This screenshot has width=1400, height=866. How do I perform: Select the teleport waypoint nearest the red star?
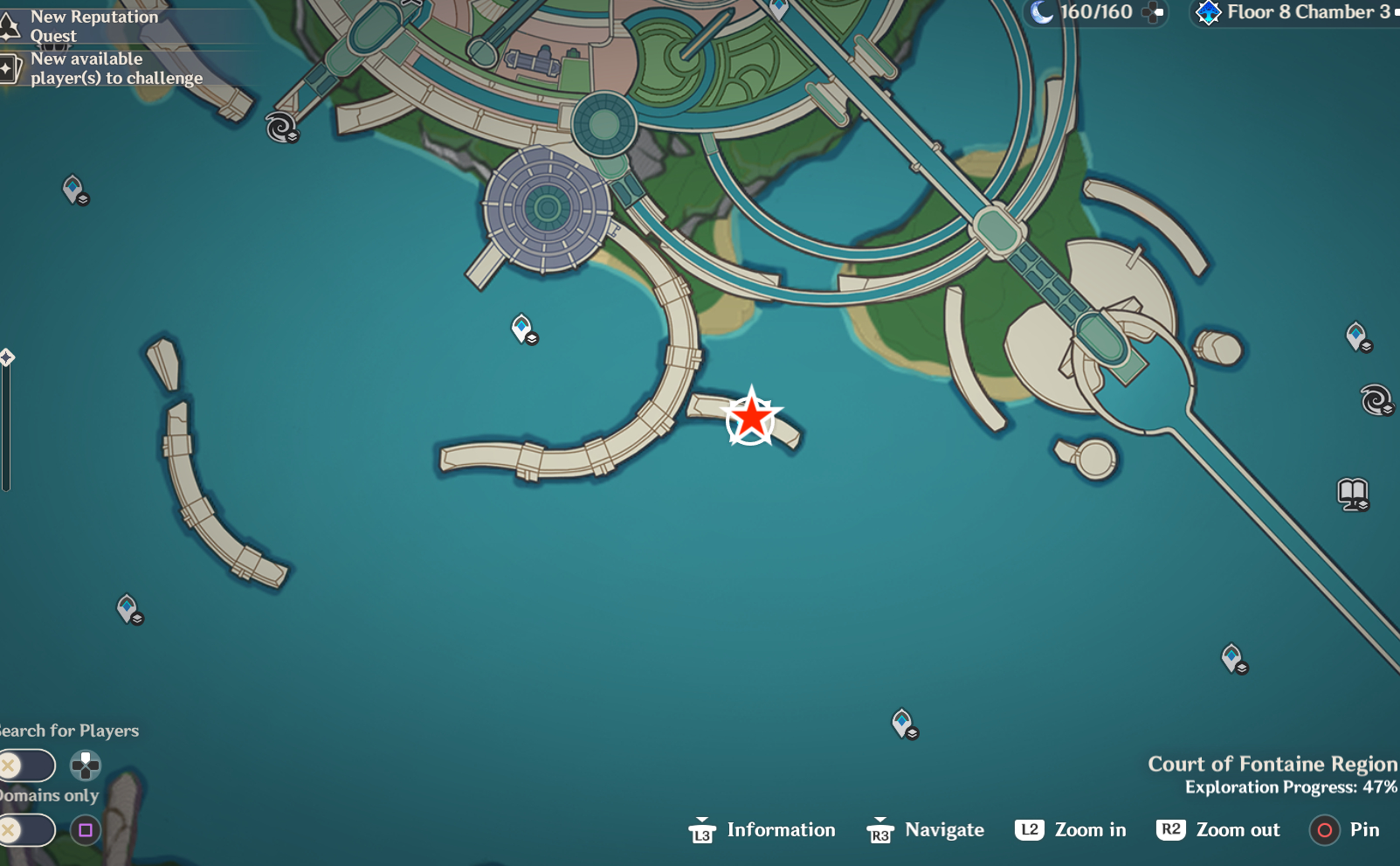click(522, 329)
